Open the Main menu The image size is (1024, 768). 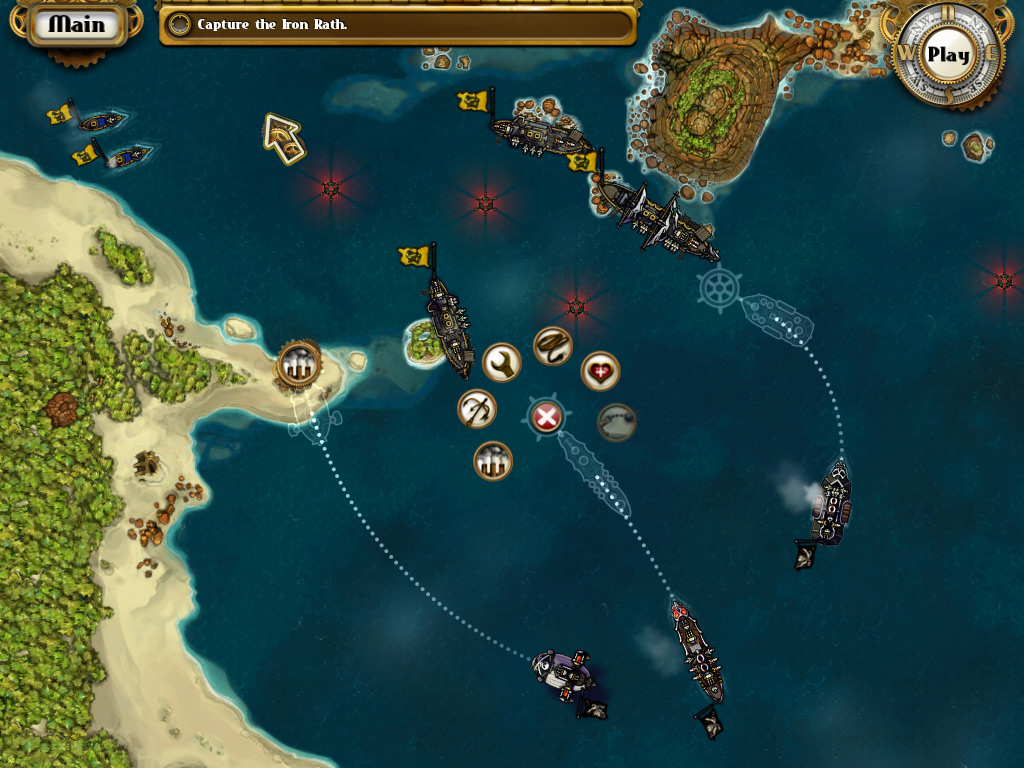click(x=76, y=24)
